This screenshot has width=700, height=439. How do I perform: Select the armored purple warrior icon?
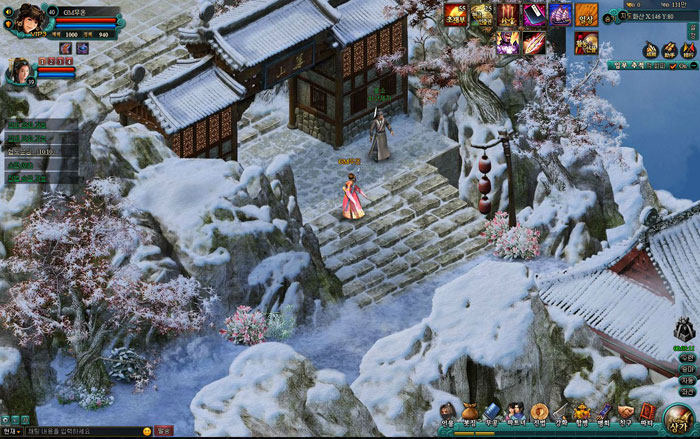(508, 41)
